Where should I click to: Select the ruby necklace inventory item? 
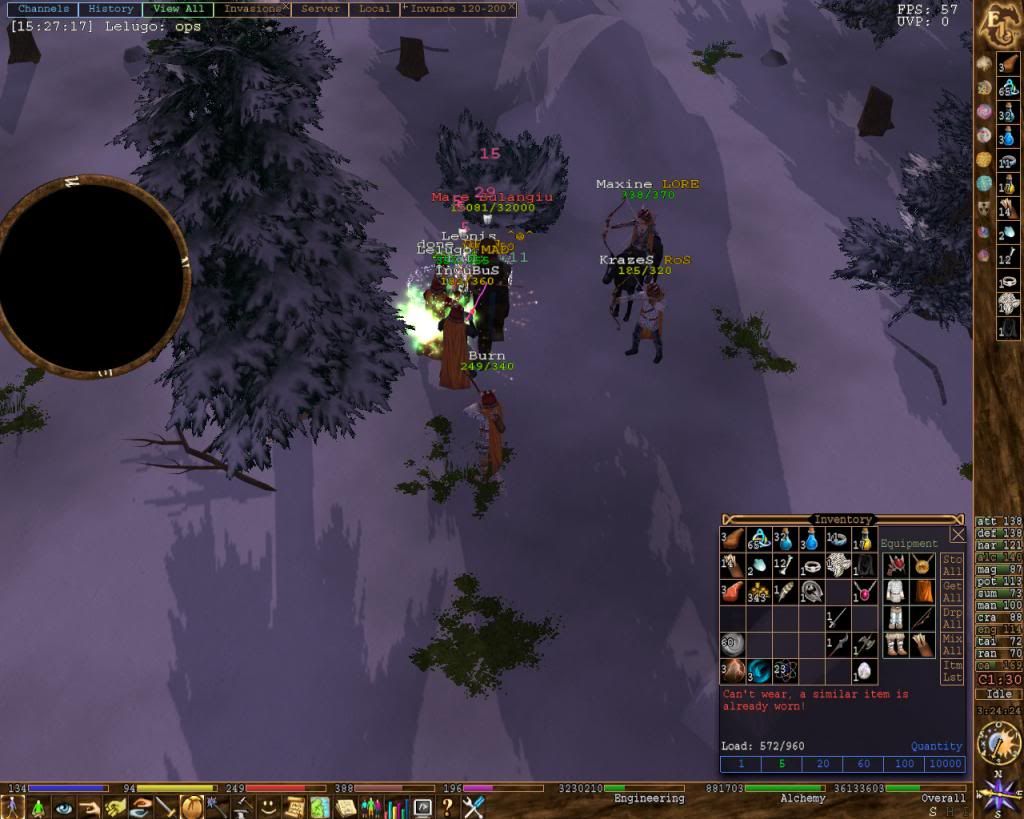(x=864, y=593)
